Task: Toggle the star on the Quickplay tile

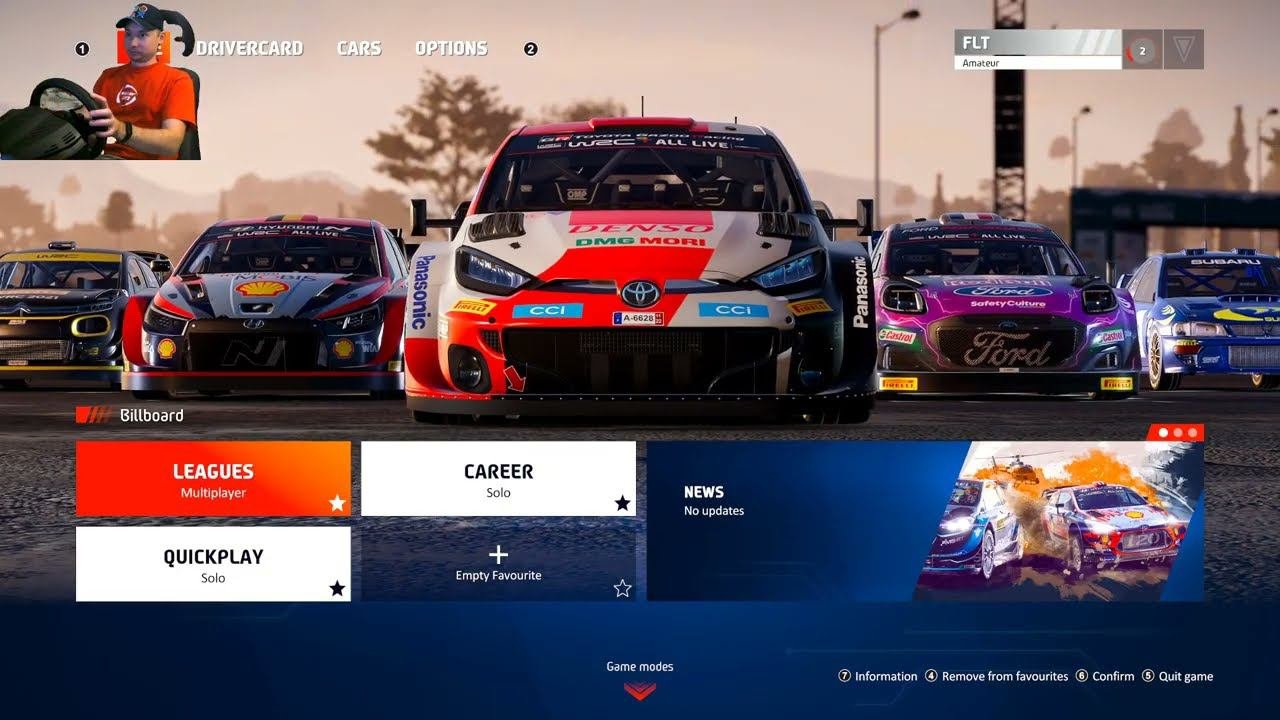Action: (337, 588)
